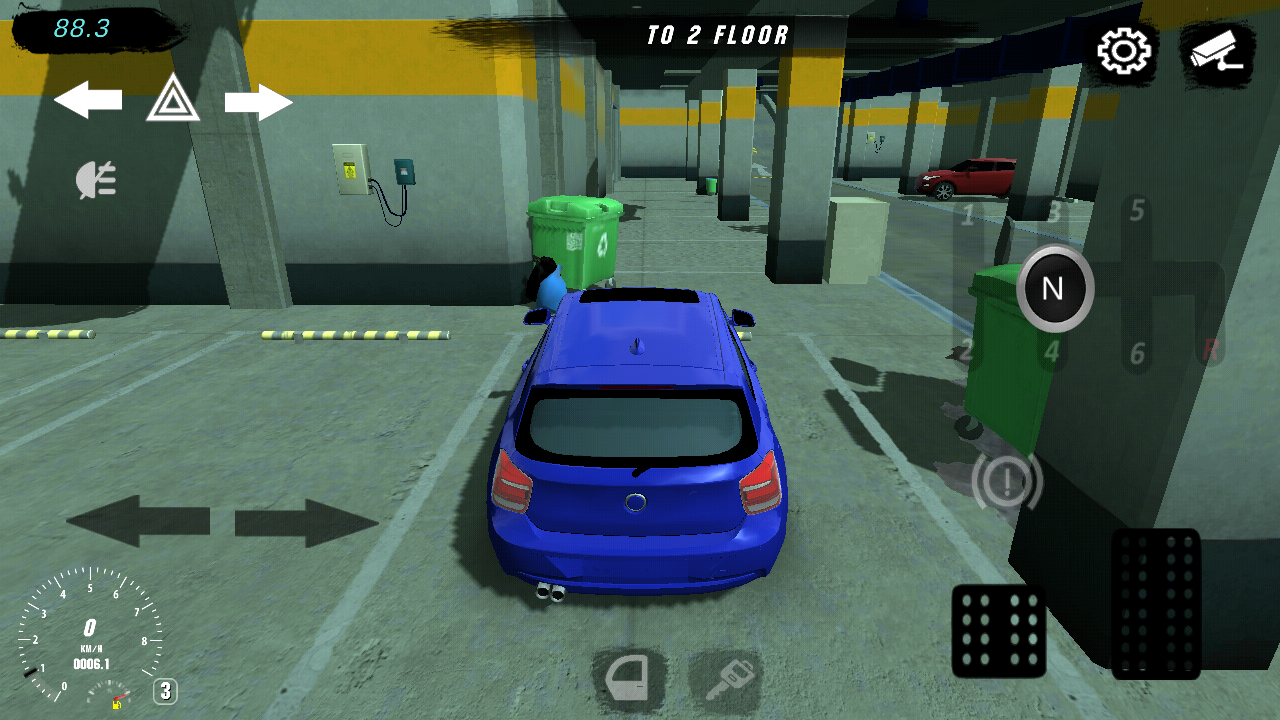Shift into gear 1
The width and height of the screenshot is (1280, 720).
pos(968,214)
